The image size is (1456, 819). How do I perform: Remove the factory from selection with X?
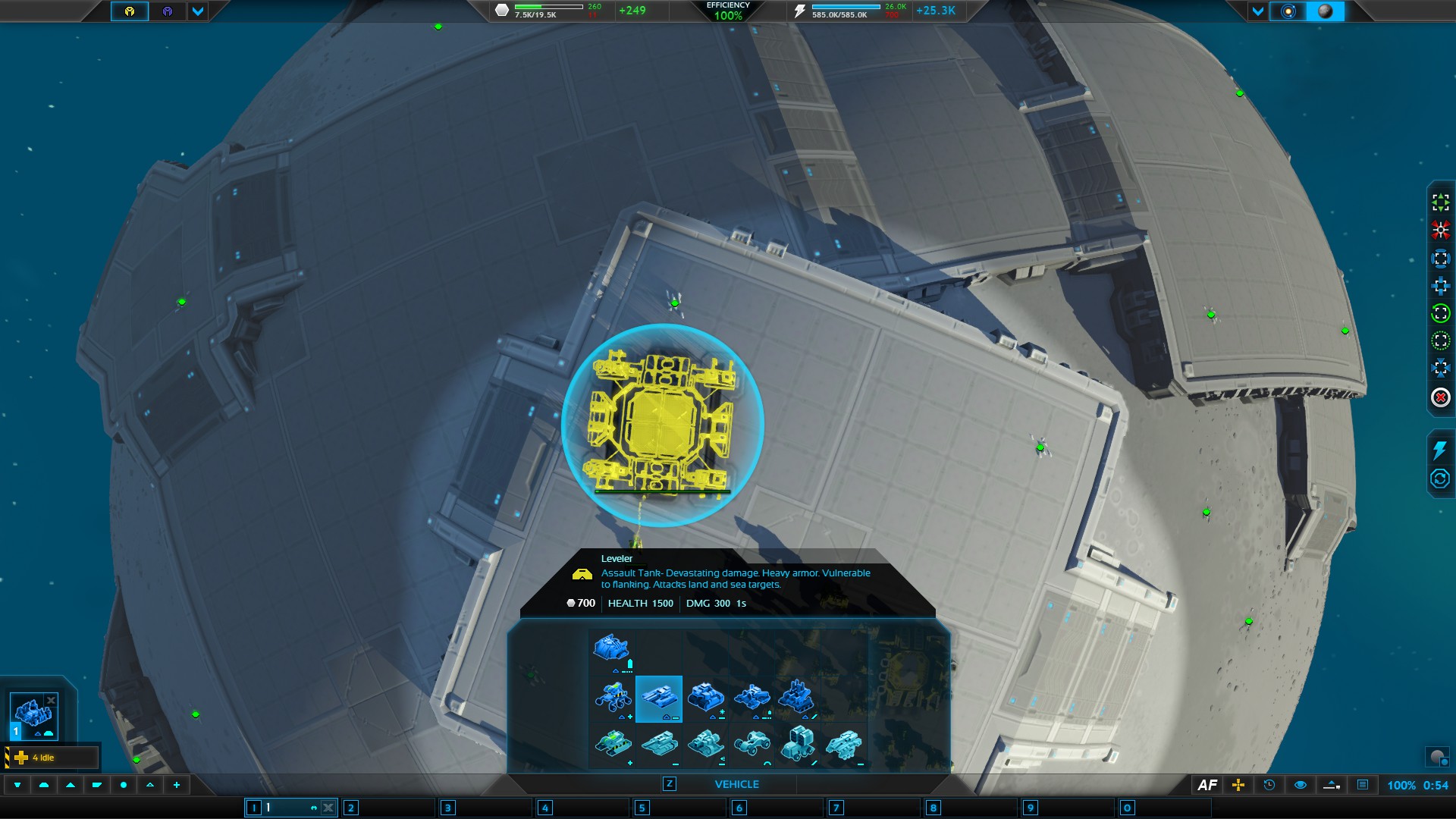coord(51,700)
